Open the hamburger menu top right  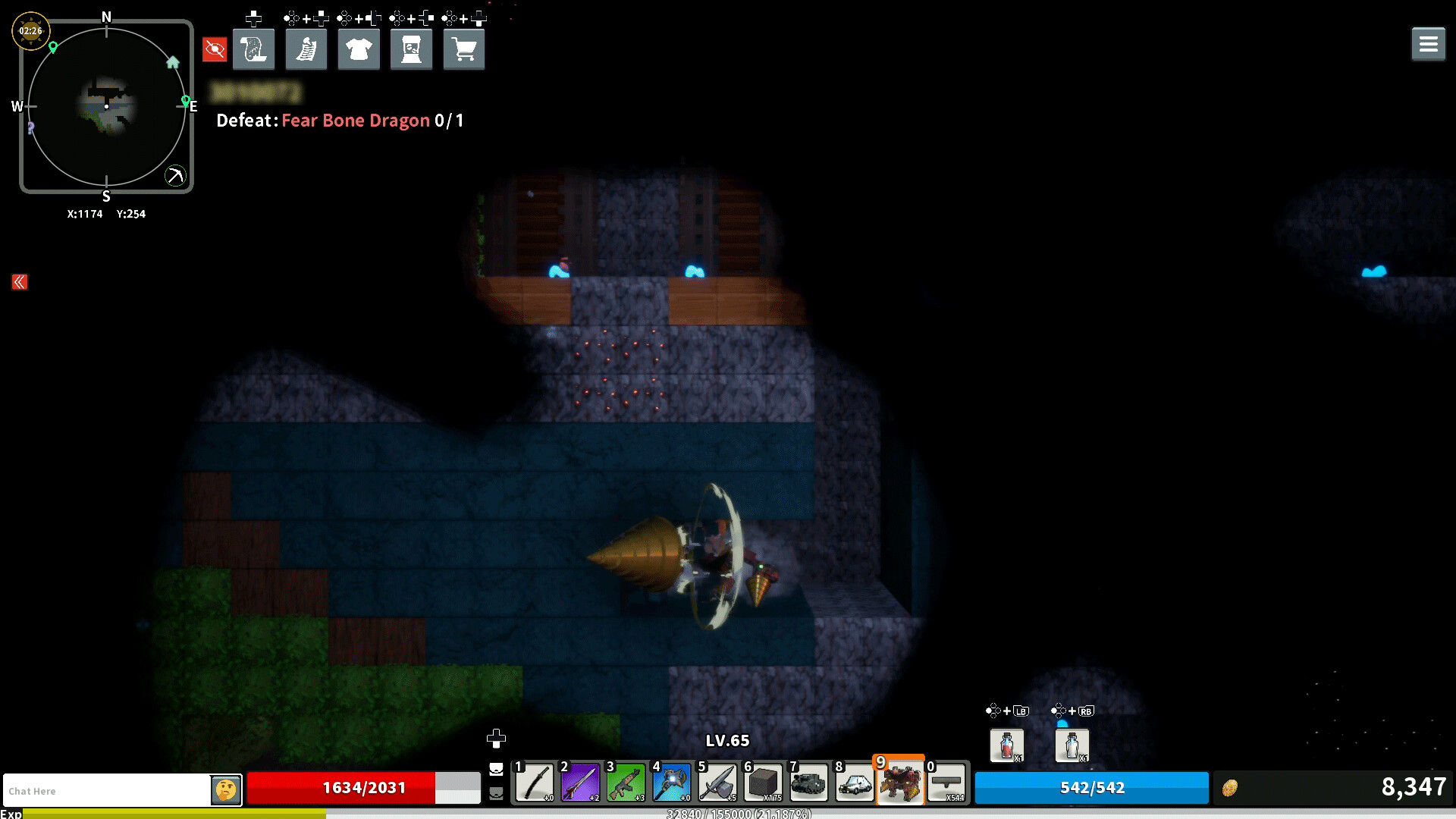(1429, 43)
